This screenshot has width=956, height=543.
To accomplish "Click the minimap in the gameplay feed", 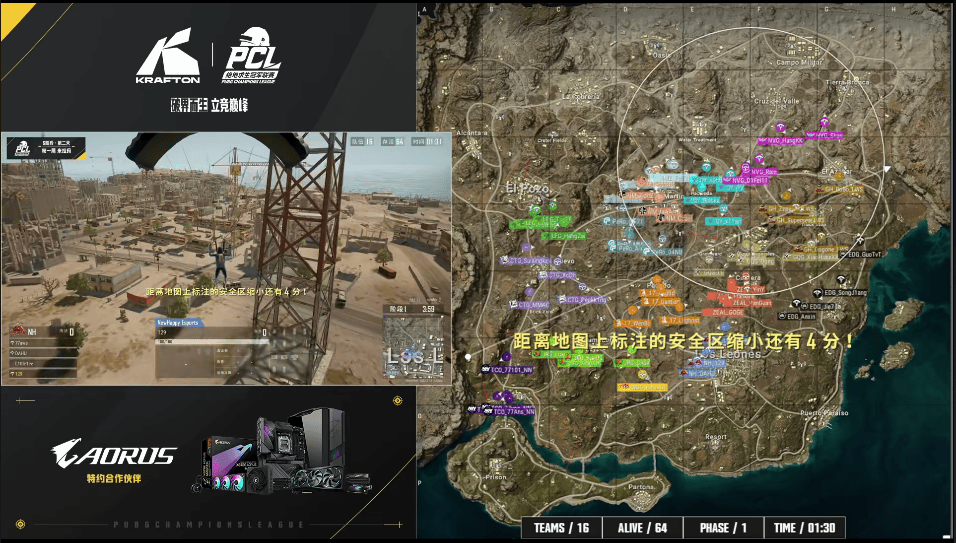I will 412,344.
